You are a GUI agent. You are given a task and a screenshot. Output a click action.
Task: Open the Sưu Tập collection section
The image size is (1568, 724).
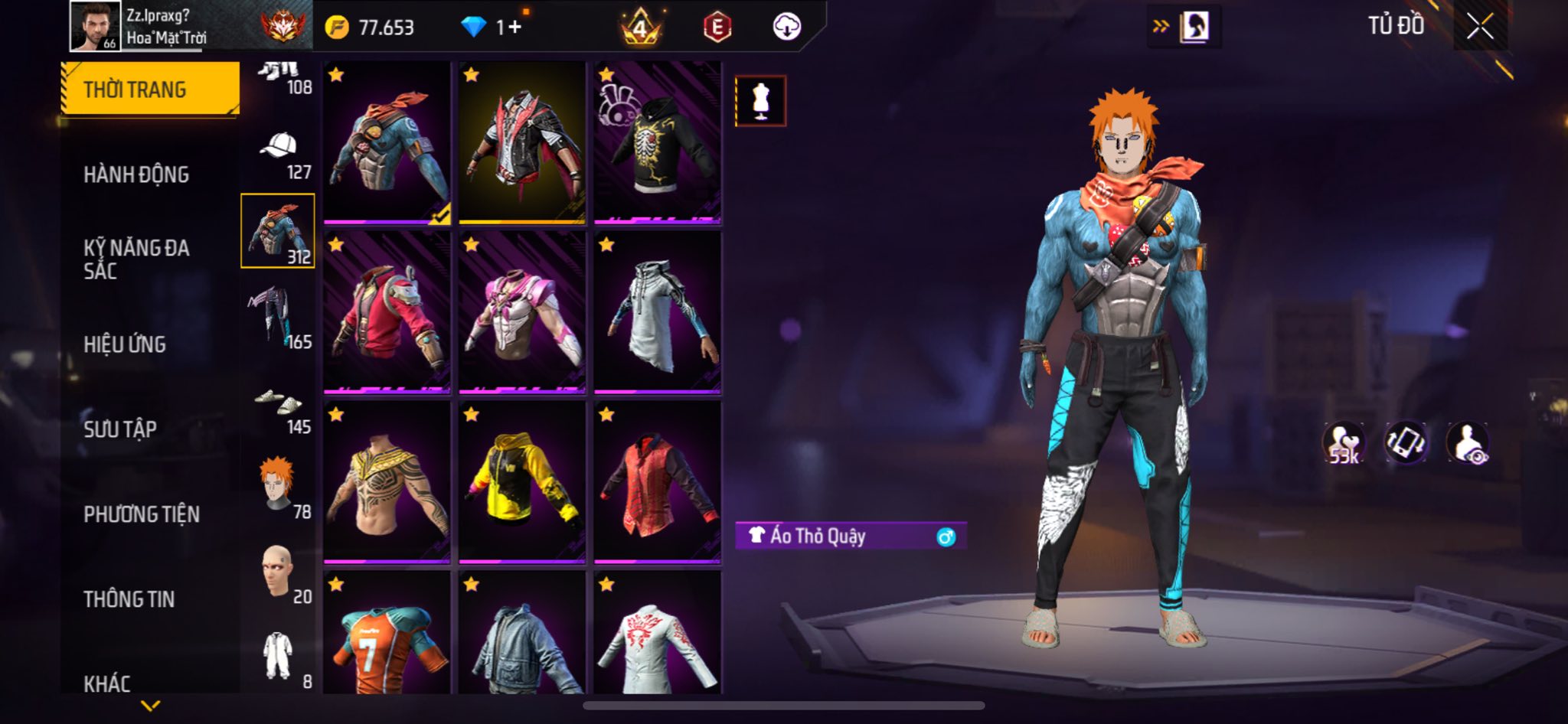point(120,429)
